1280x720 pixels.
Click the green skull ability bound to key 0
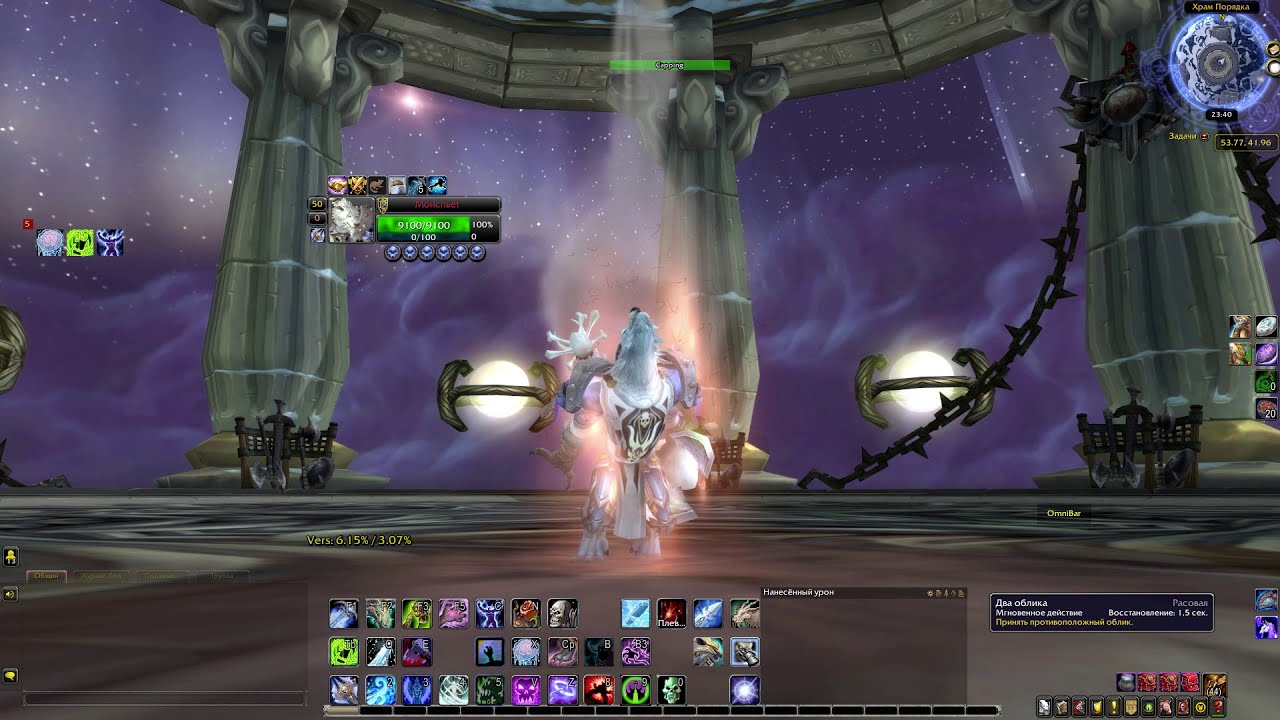[x=672, y=691]
